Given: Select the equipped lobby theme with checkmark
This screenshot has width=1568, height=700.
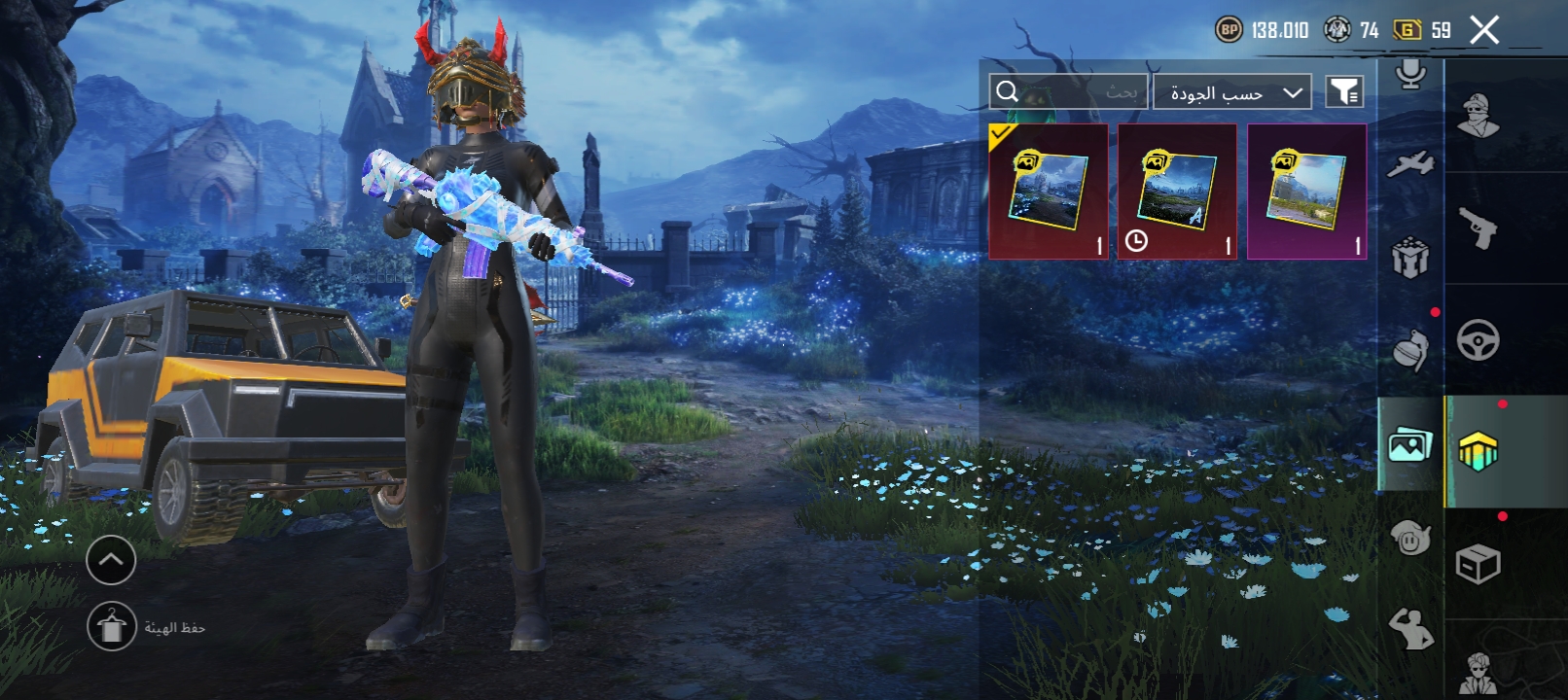Looking at the screenshot, I should (1048, 192).
